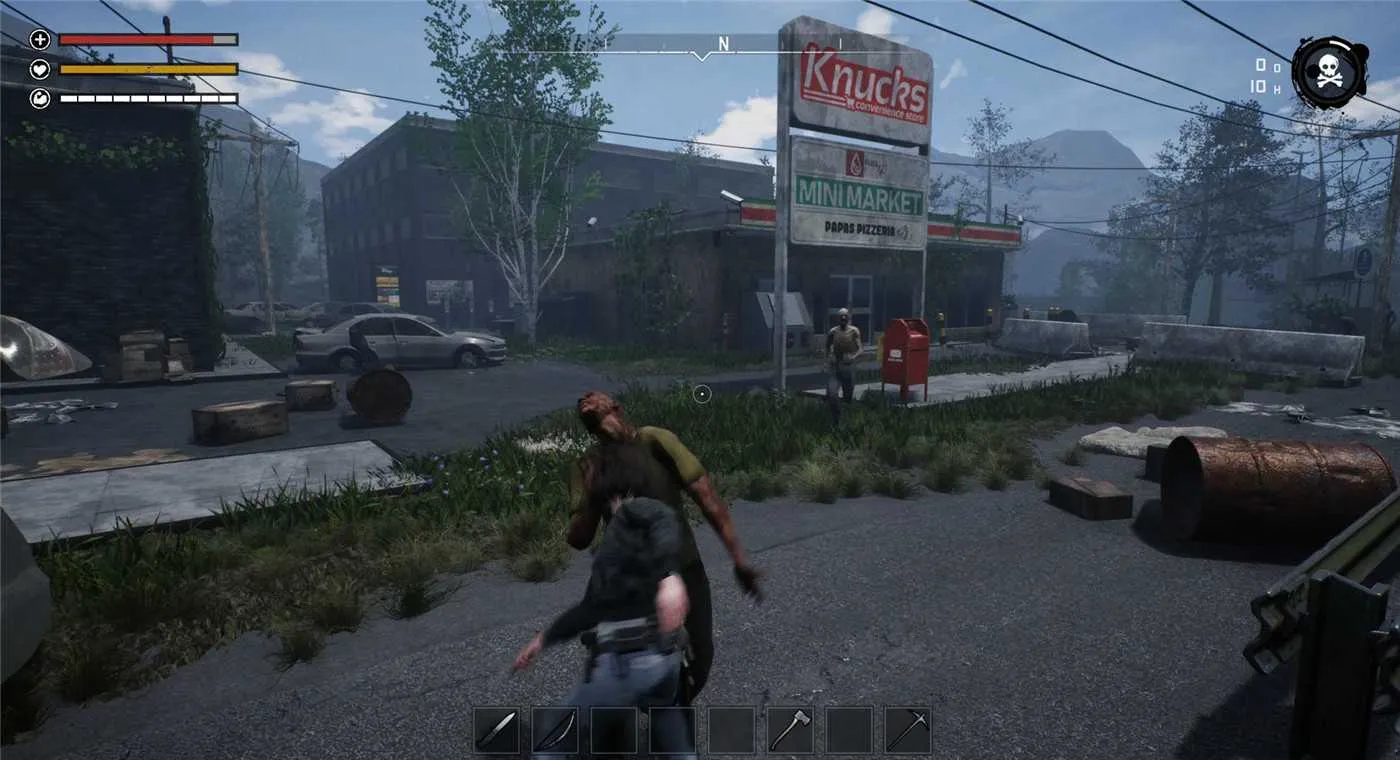Image resolution: width=1400 pixels, height=760 pixels.
Task: Click the skull and crossbones day clock
Action: tap(1329, 72)
